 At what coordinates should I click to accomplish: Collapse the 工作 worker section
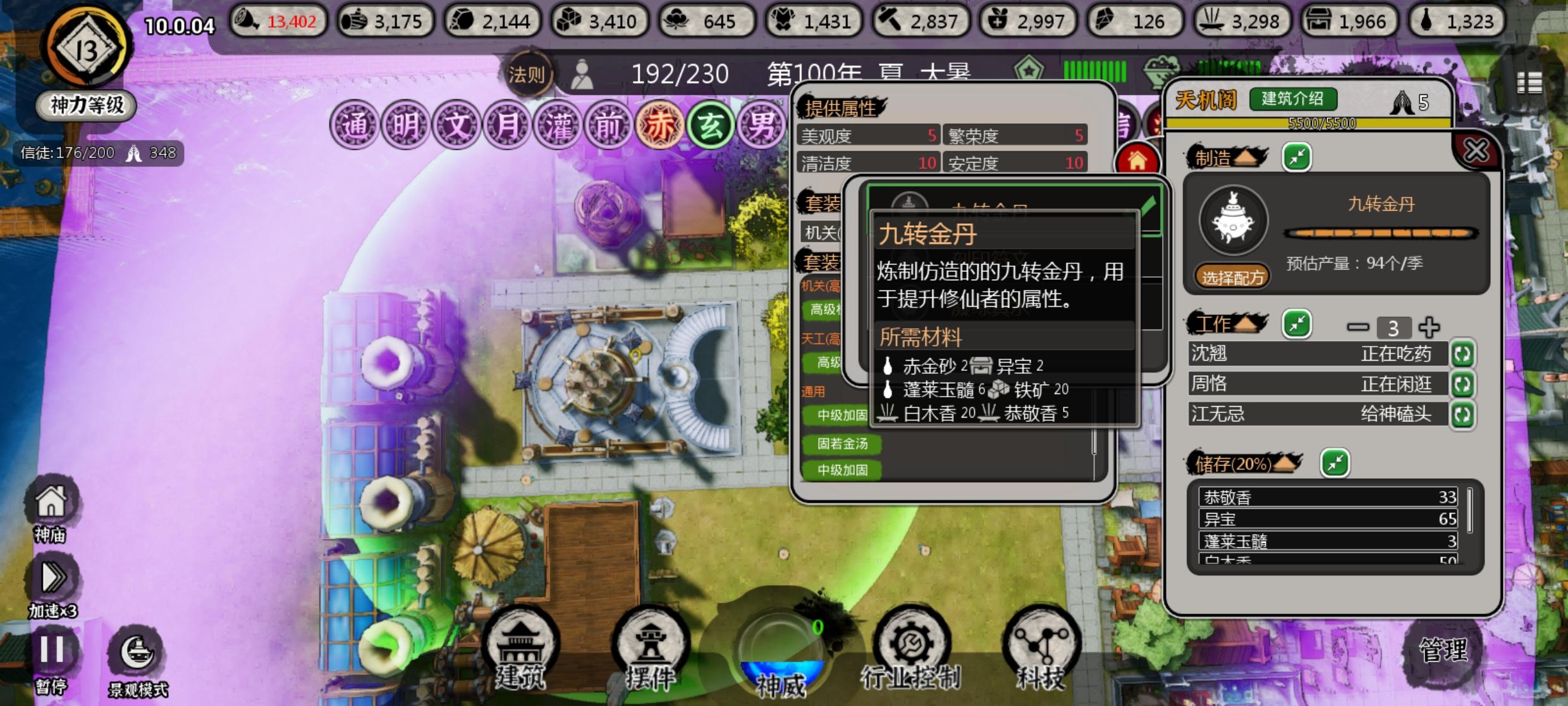1297,325
